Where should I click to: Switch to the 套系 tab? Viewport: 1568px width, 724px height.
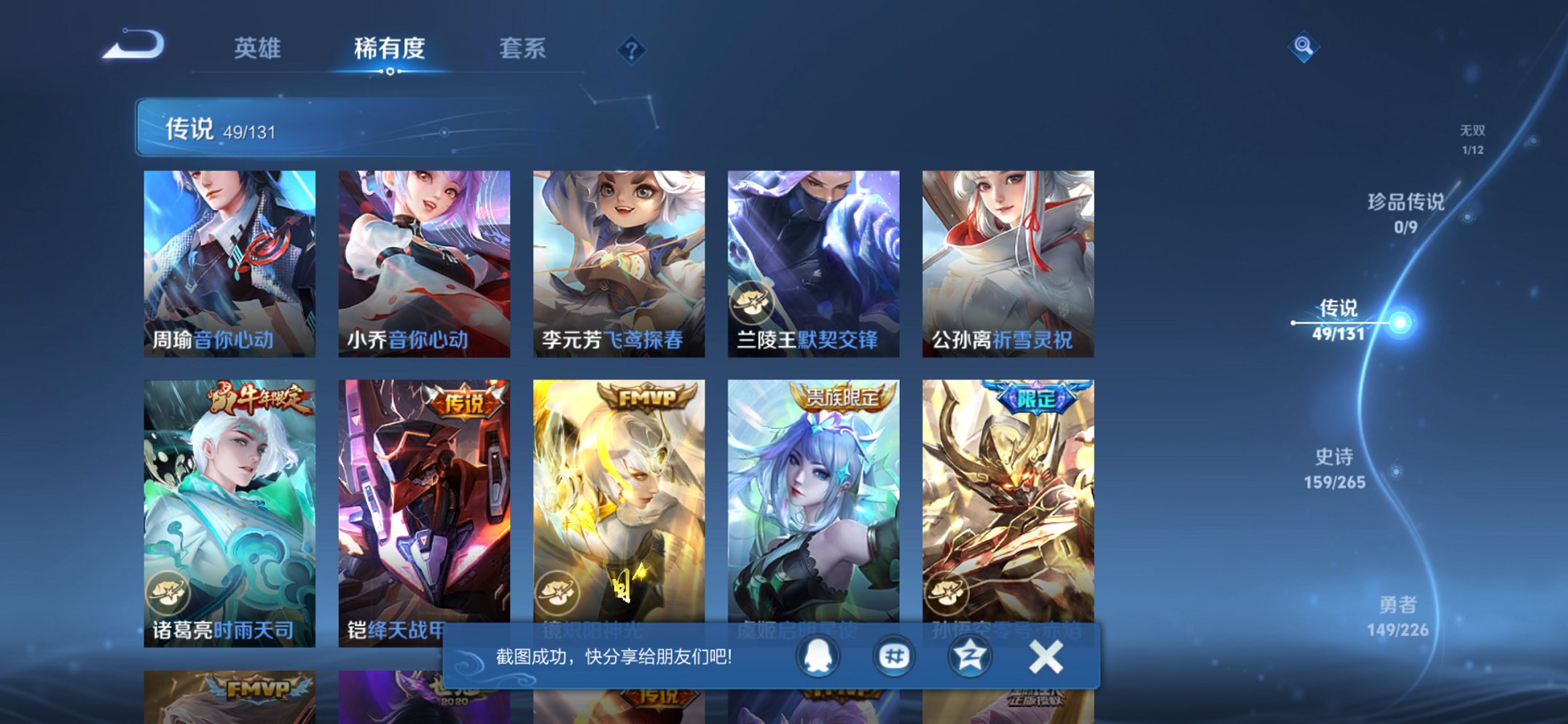(x=522, y=49)
